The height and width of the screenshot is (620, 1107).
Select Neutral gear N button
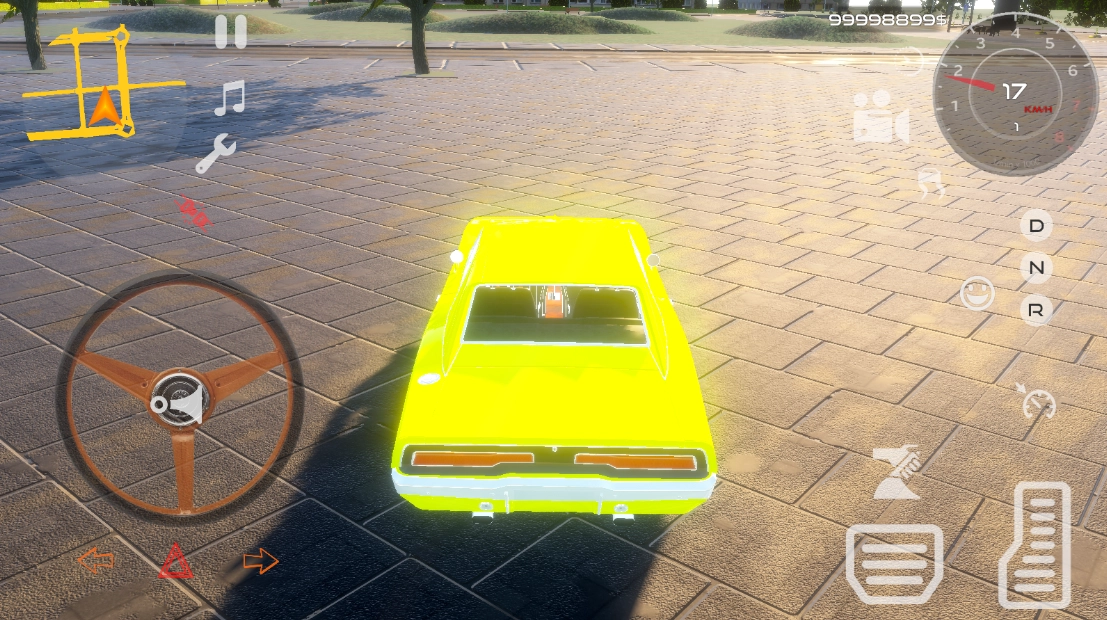1036,268
